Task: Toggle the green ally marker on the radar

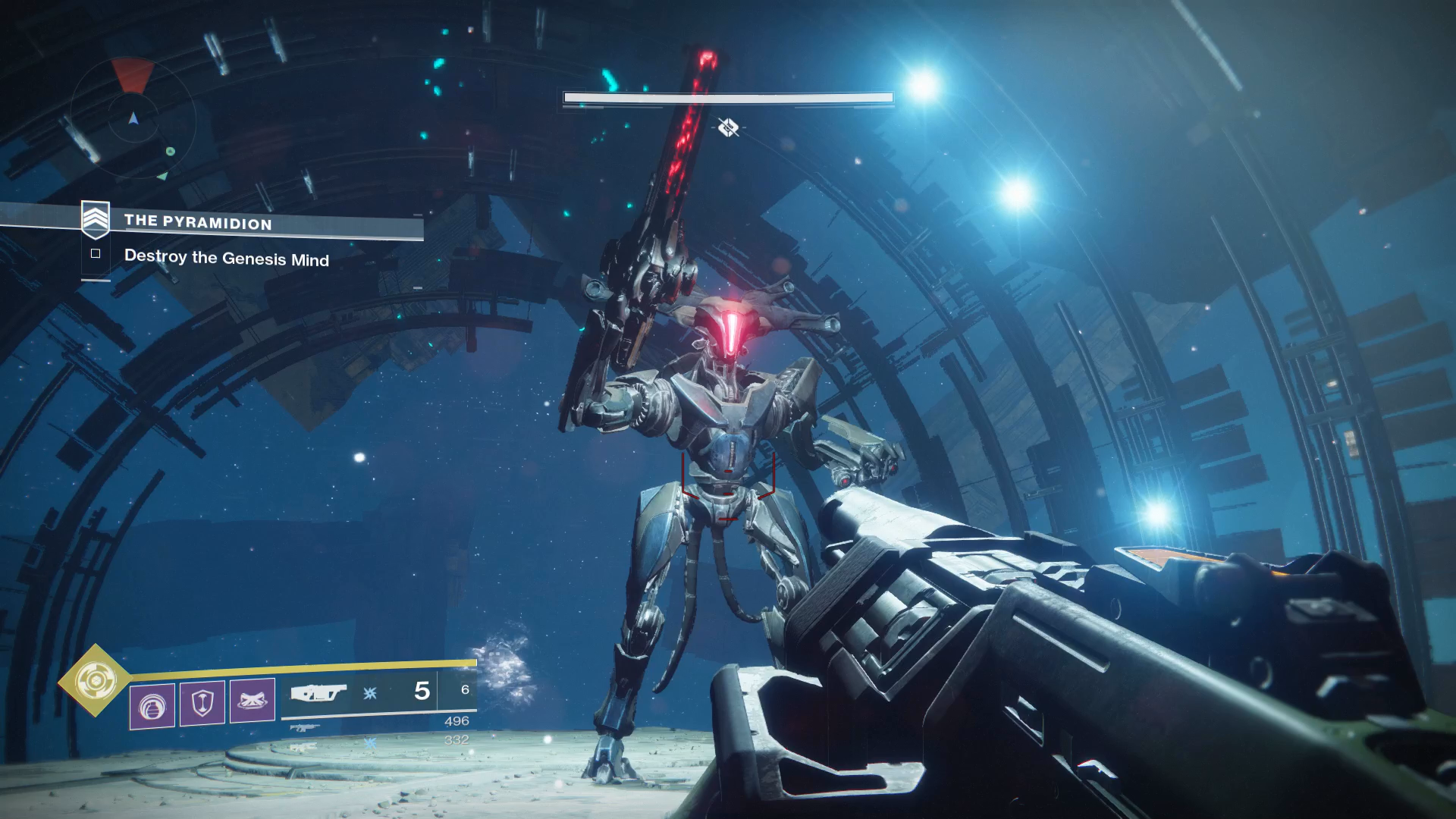Action: (170, 150)
